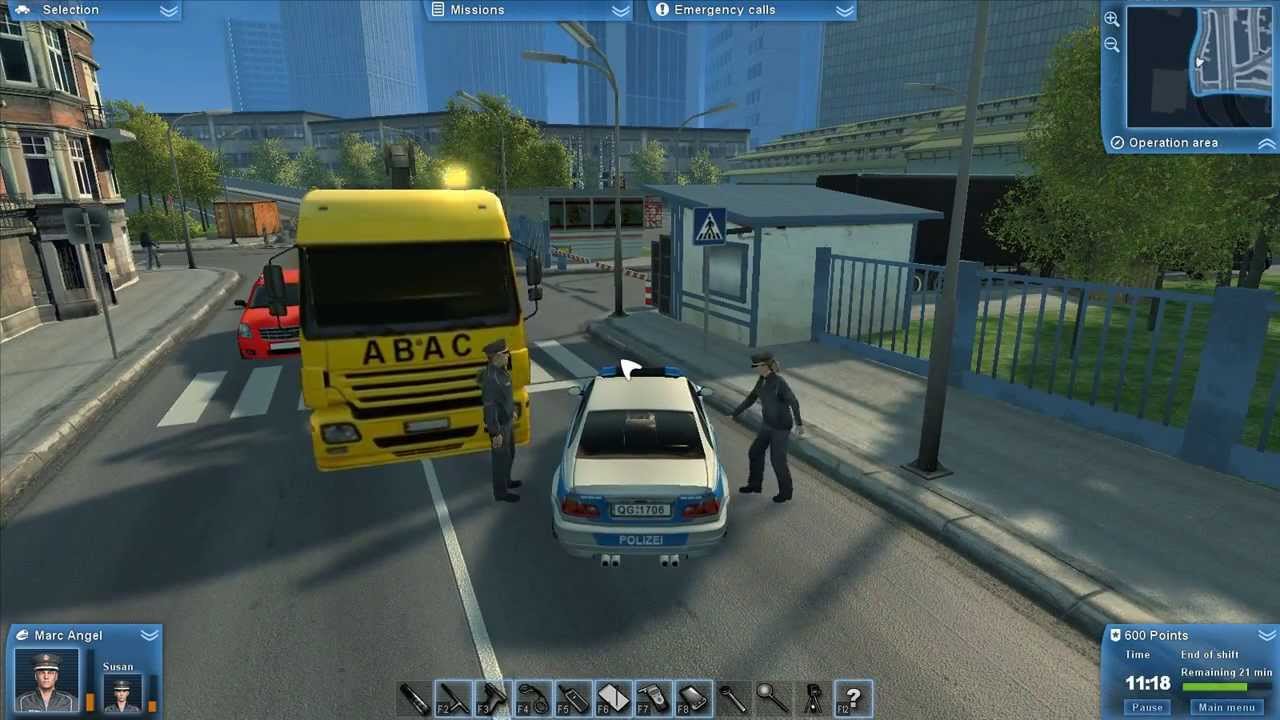The width and height of the screenshot is (1280, 720).
Task: Open the Missions menu
Action: (477, 9)
